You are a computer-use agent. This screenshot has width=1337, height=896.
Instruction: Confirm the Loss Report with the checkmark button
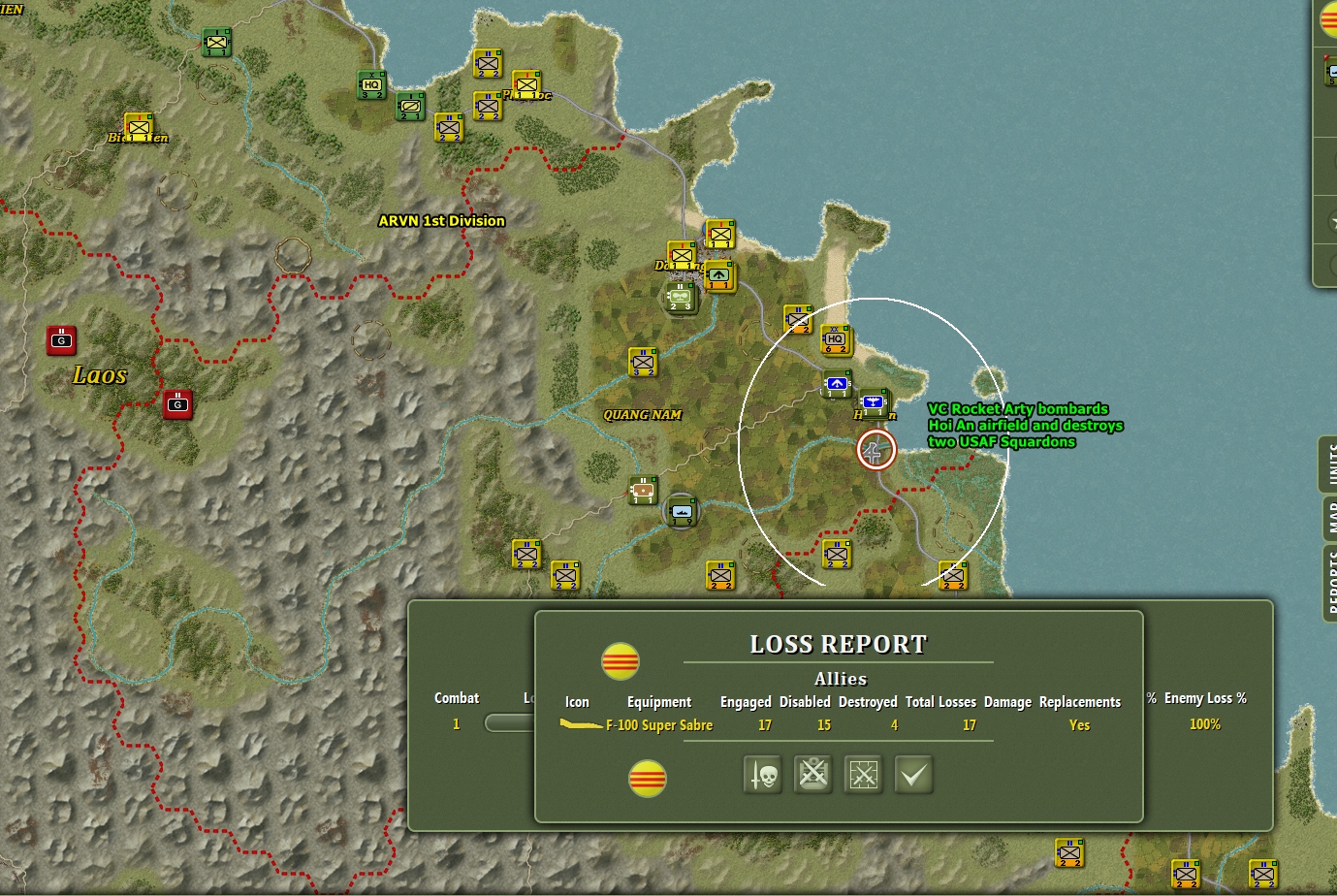tap(911, 775)
